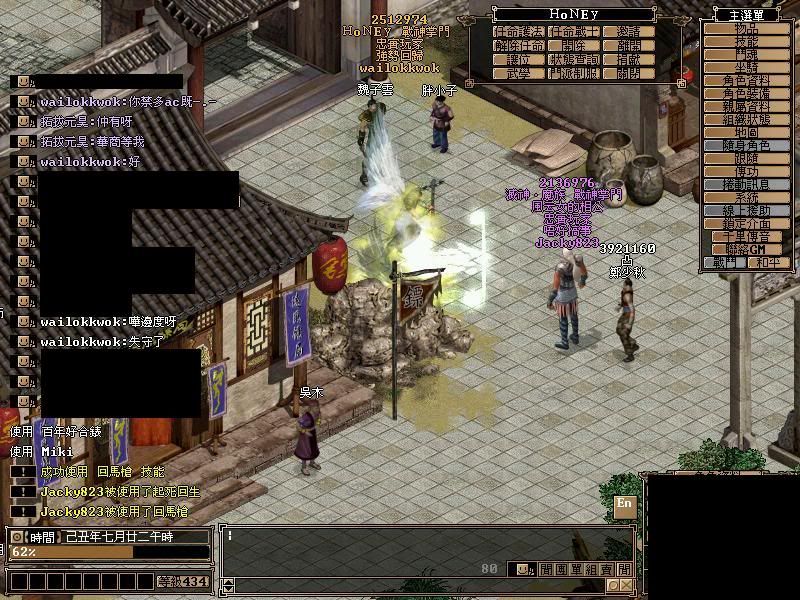The image size is (800, 600).
Task: Show 角色資料 character info
Action: tap(745, 80)
